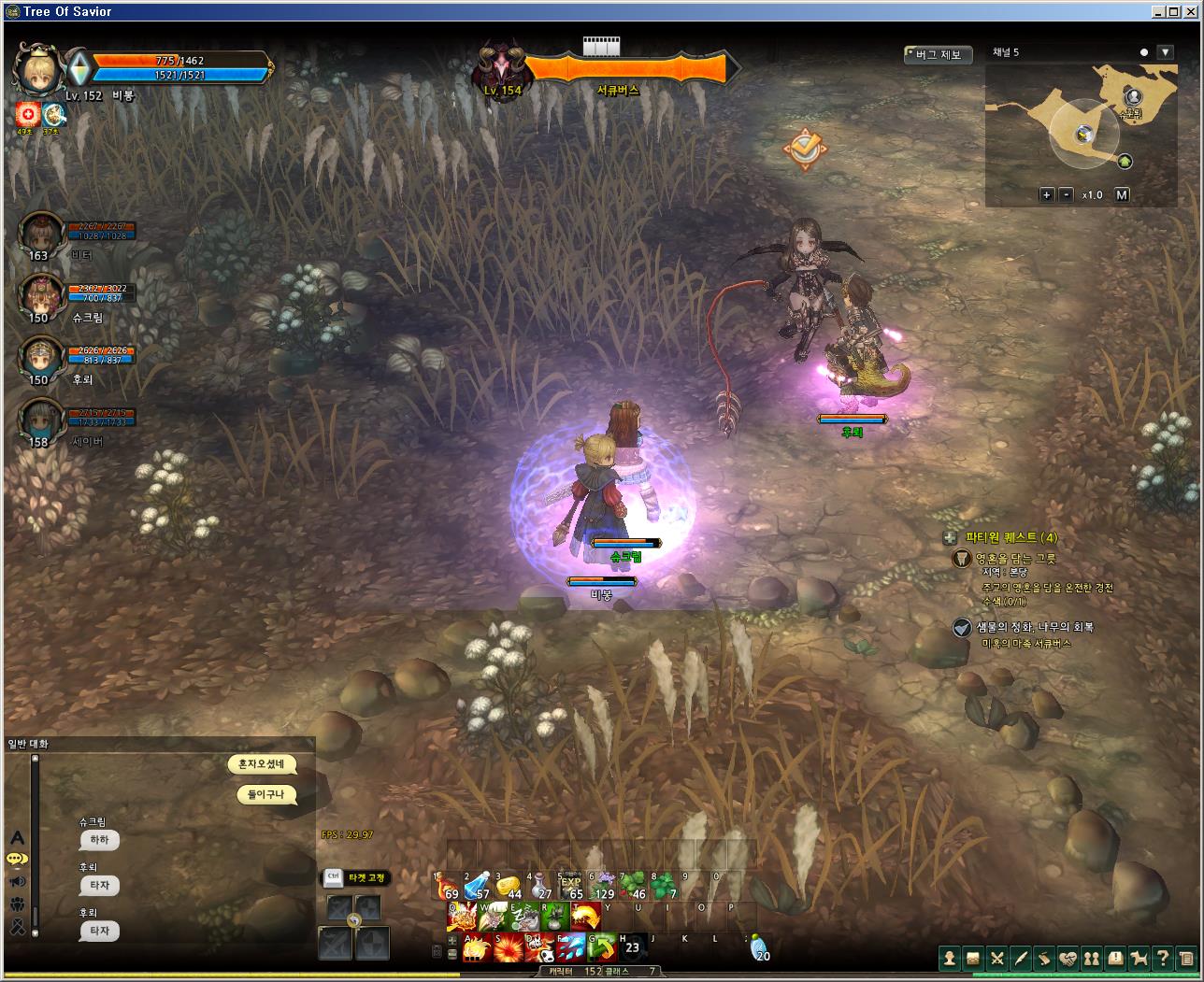The height and width of the screenshot is (982, 1204).
Task: Open the help question mark menu
Action: pos(1162,958)
